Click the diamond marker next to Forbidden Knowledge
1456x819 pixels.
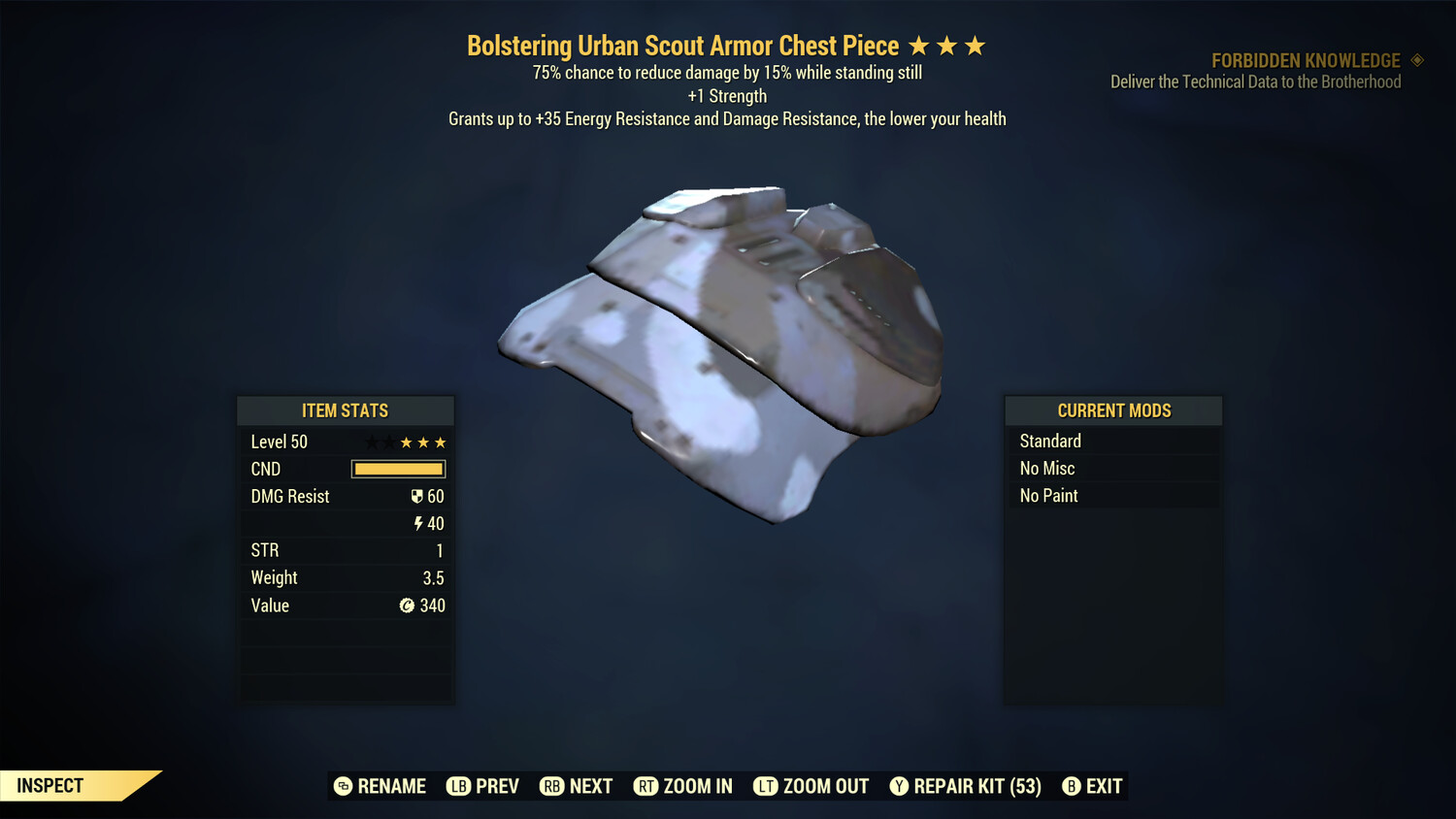(1416, 60)
